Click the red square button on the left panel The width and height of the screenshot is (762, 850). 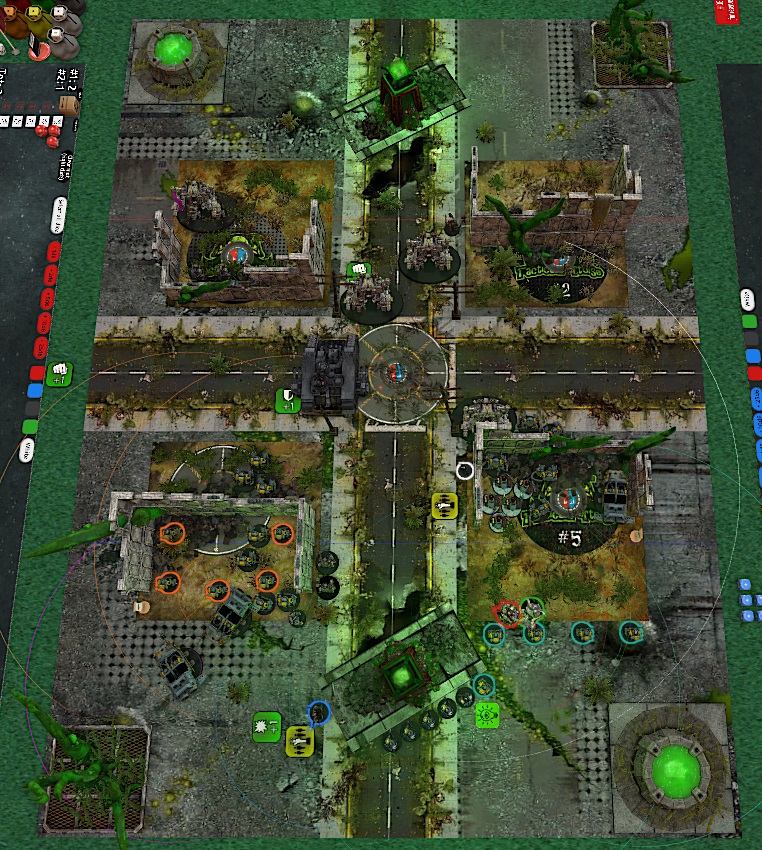(37, 373)
